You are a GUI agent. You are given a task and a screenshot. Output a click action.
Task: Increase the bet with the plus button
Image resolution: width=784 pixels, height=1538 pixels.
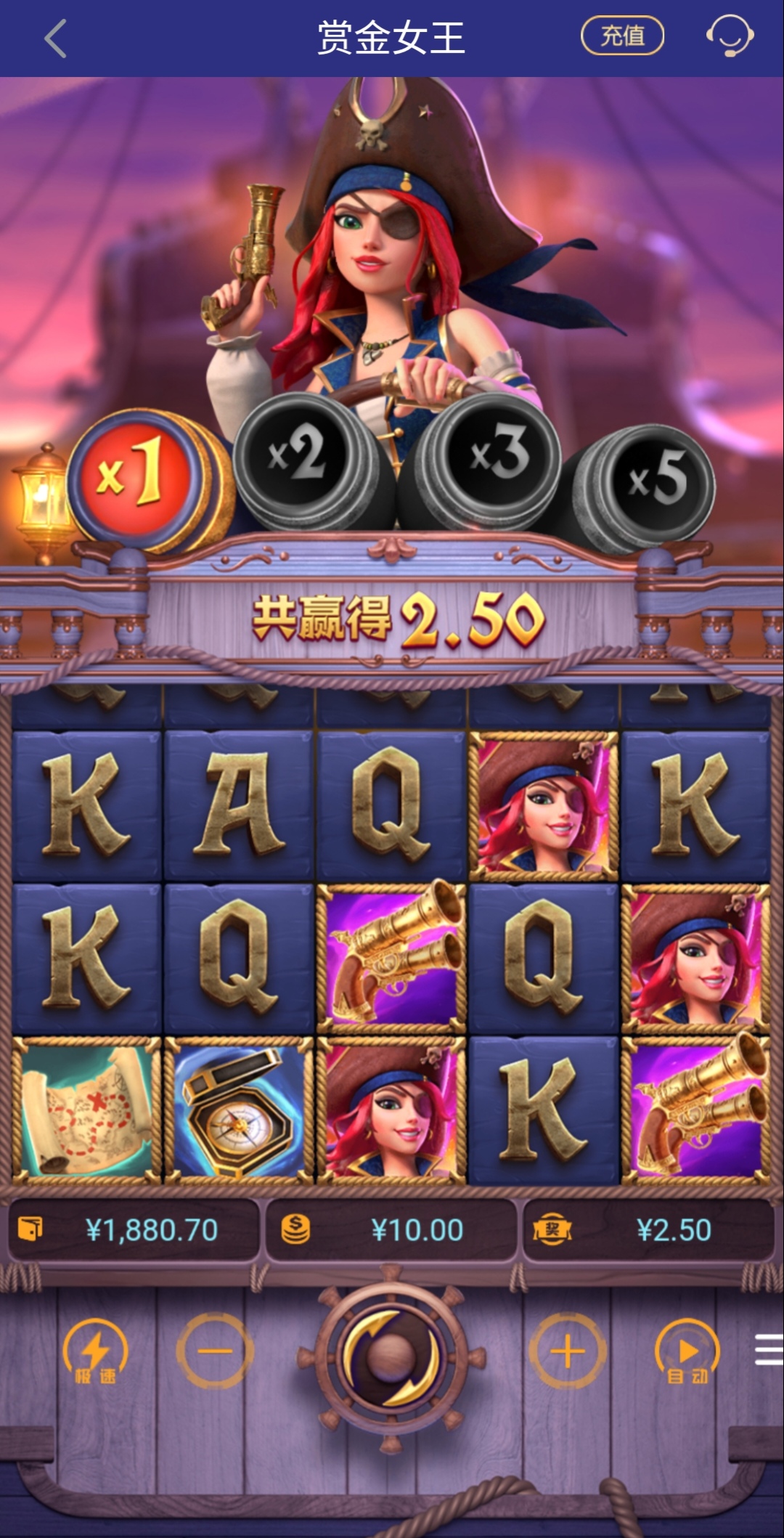tap(568, 1351)
